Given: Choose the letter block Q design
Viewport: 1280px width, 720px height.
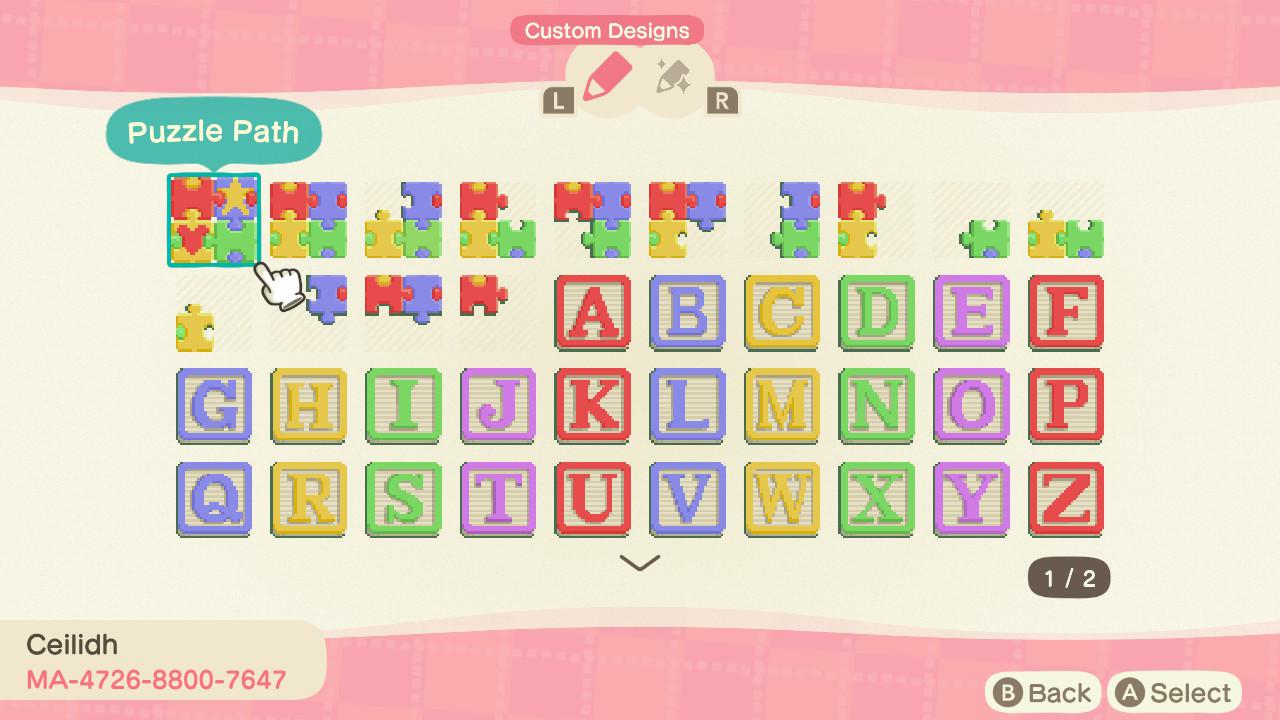Looking at the screenshot, I should coord(213,500).
